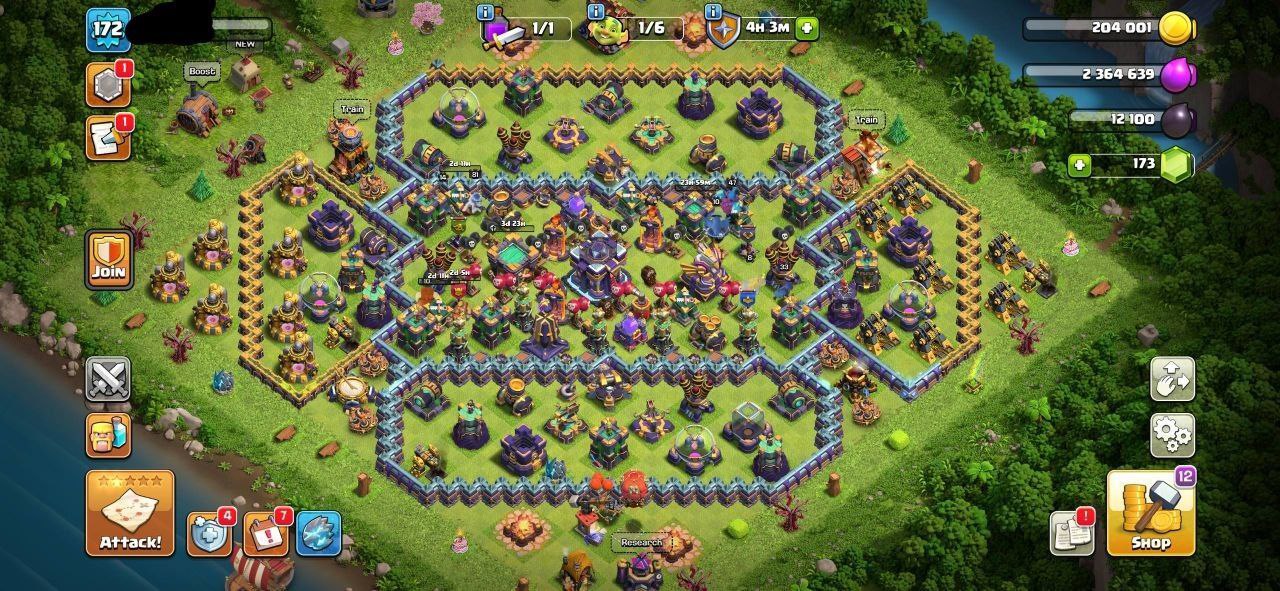Open the village layout editor hand icon
The height and width of the screenshot is (591, 1280).
pyautogui.click(x=1172, y=380)
